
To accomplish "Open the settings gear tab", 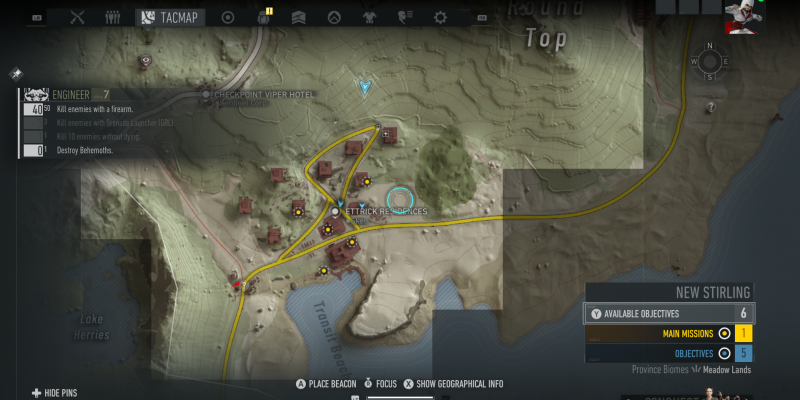I will click(439, 17).
